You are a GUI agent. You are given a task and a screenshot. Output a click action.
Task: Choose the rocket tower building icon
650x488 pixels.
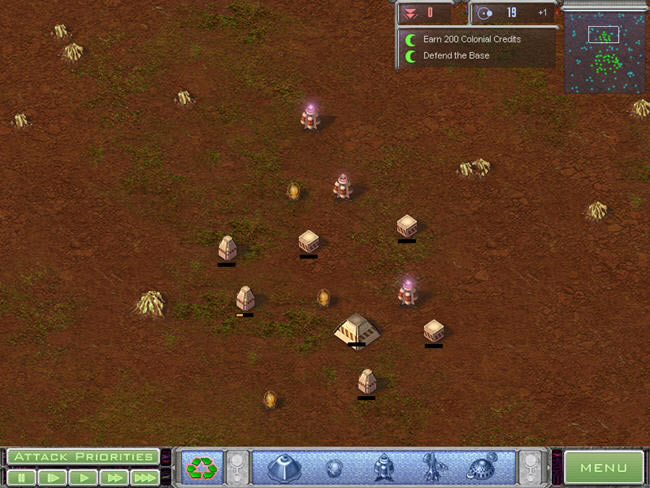[x=382, y=467]
